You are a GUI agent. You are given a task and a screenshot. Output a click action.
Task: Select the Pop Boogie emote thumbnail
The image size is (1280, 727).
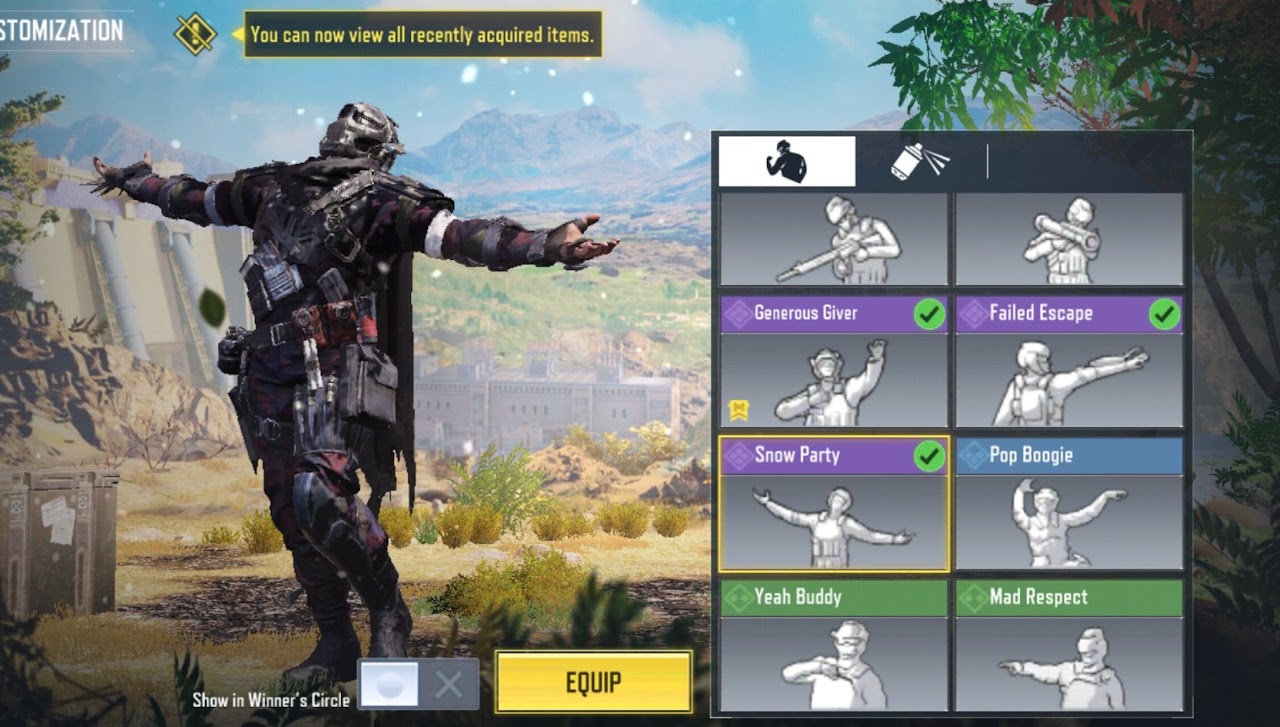pos(1068,525)
